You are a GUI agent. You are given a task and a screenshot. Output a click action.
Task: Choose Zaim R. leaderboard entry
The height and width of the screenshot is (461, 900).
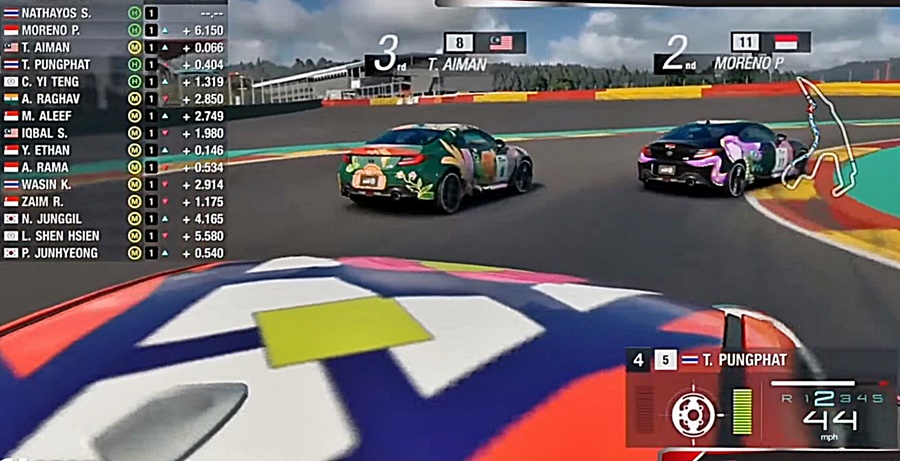(52, 201)
